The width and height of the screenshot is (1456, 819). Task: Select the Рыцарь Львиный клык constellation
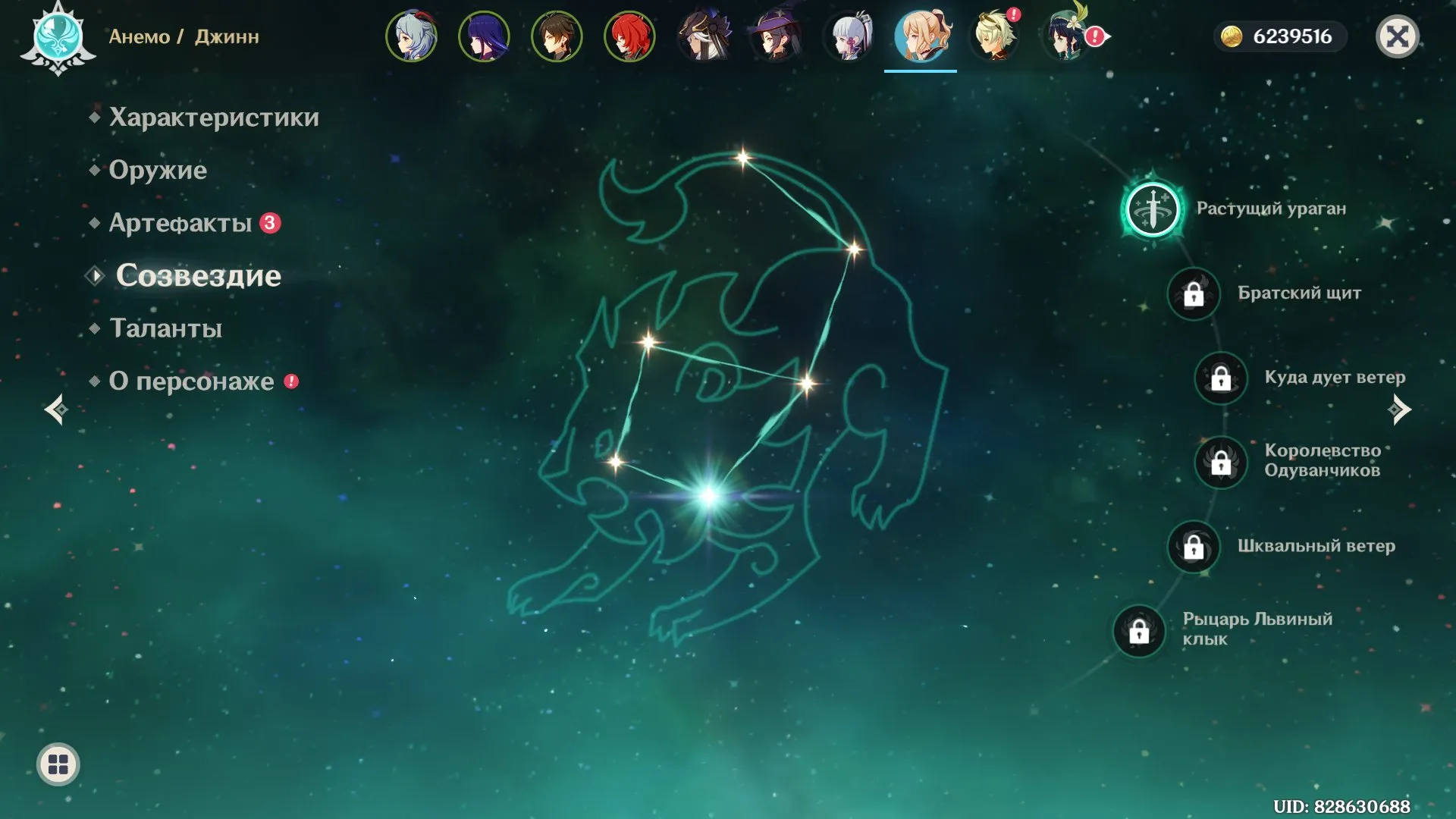point(1138,632)
